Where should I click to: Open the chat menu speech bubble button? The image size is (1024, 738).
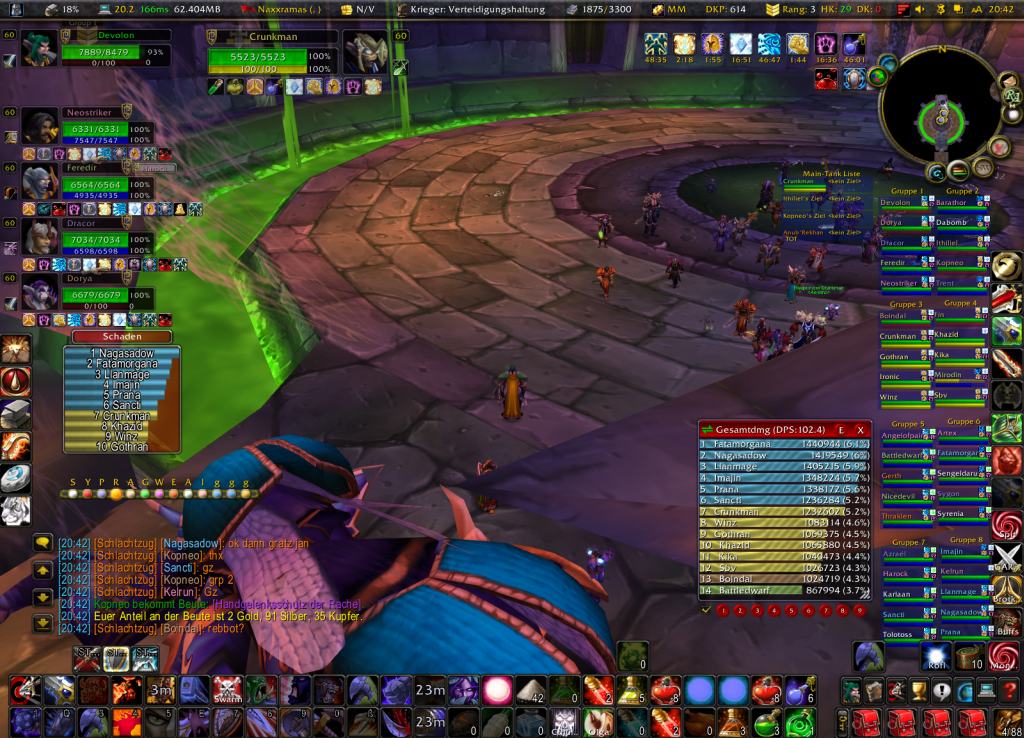pos(42,543)
